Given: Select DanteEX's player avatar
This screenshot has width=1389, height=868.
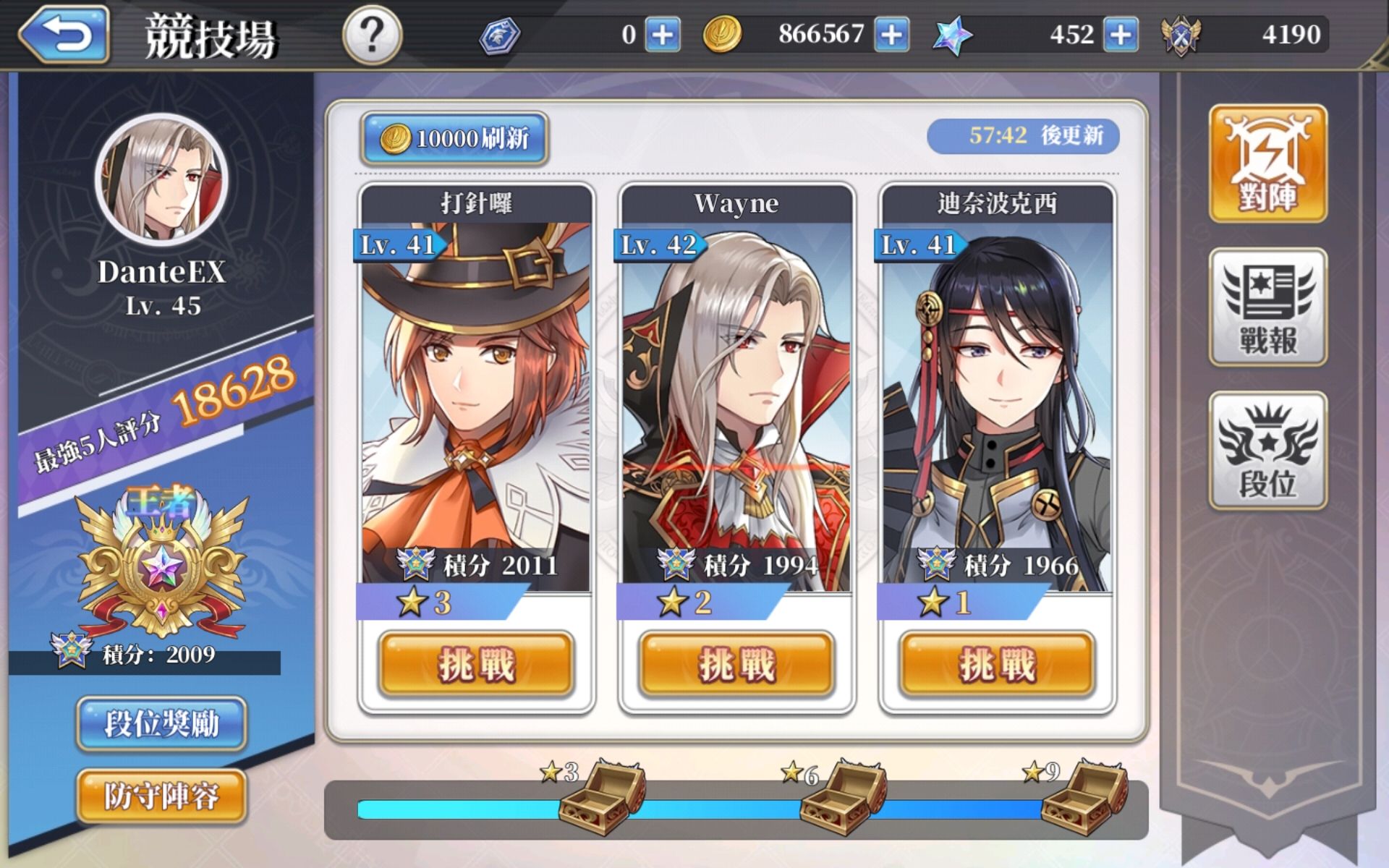Looking at the screenshot, I should click(162, 179).
